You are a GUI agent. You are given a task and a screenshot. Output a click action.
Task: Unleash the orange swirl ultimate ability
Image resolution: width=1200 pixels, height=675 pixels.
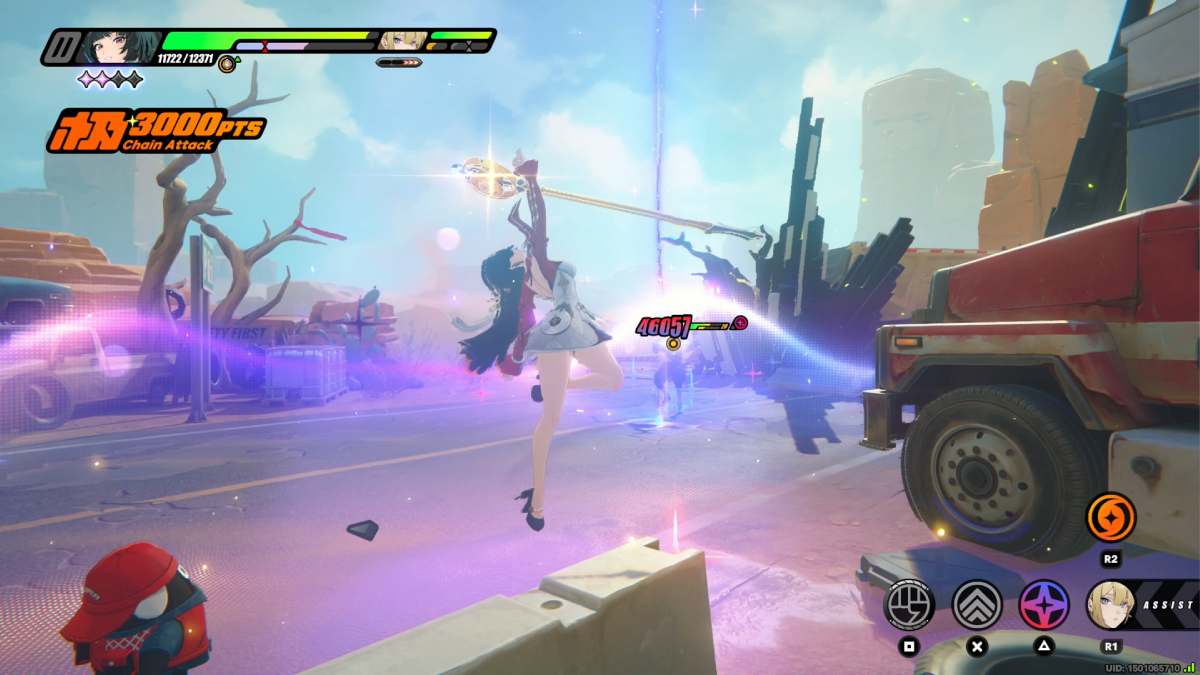pos(1111,518)
